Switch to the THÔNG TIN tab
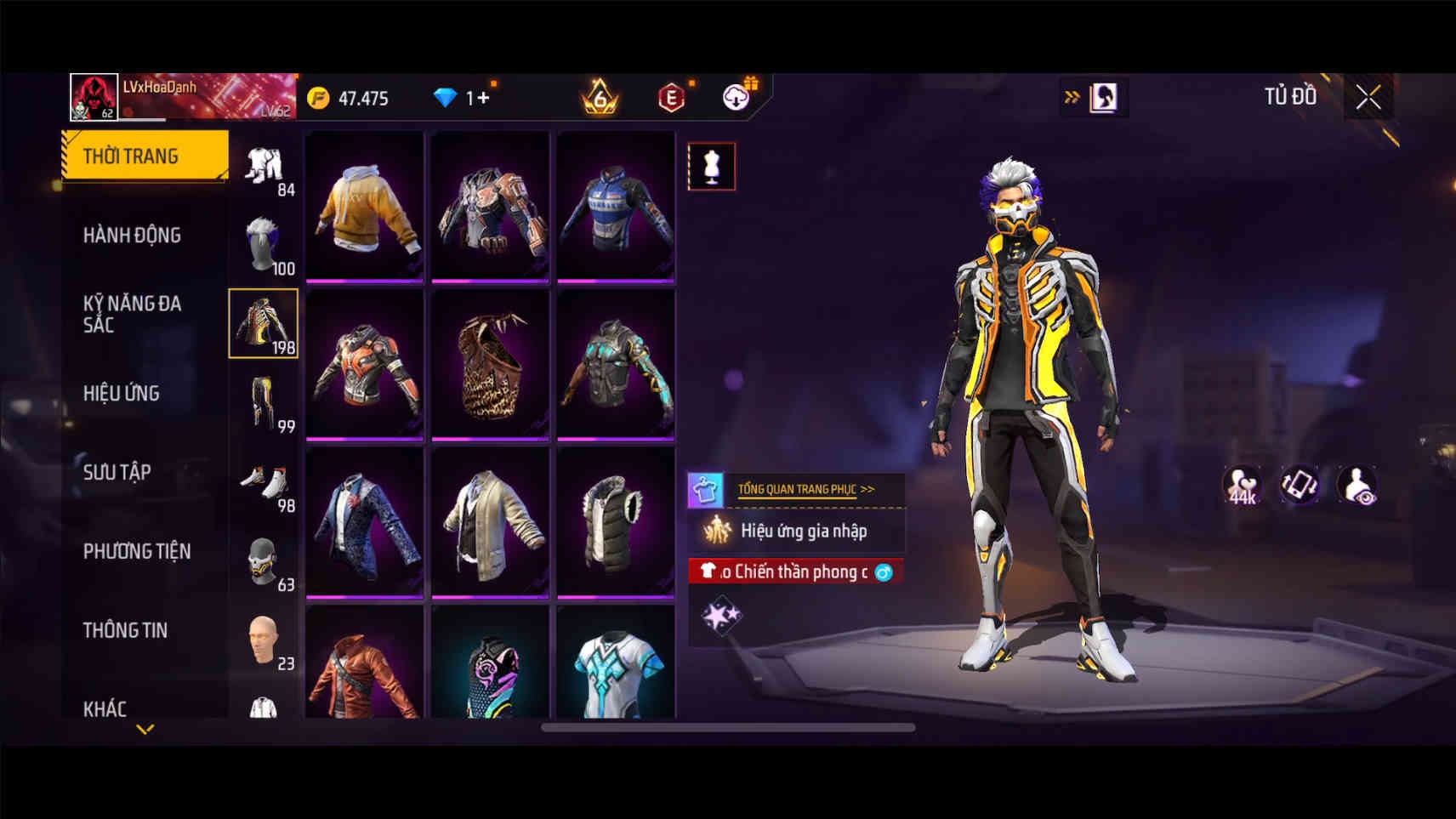 point(125,630)
